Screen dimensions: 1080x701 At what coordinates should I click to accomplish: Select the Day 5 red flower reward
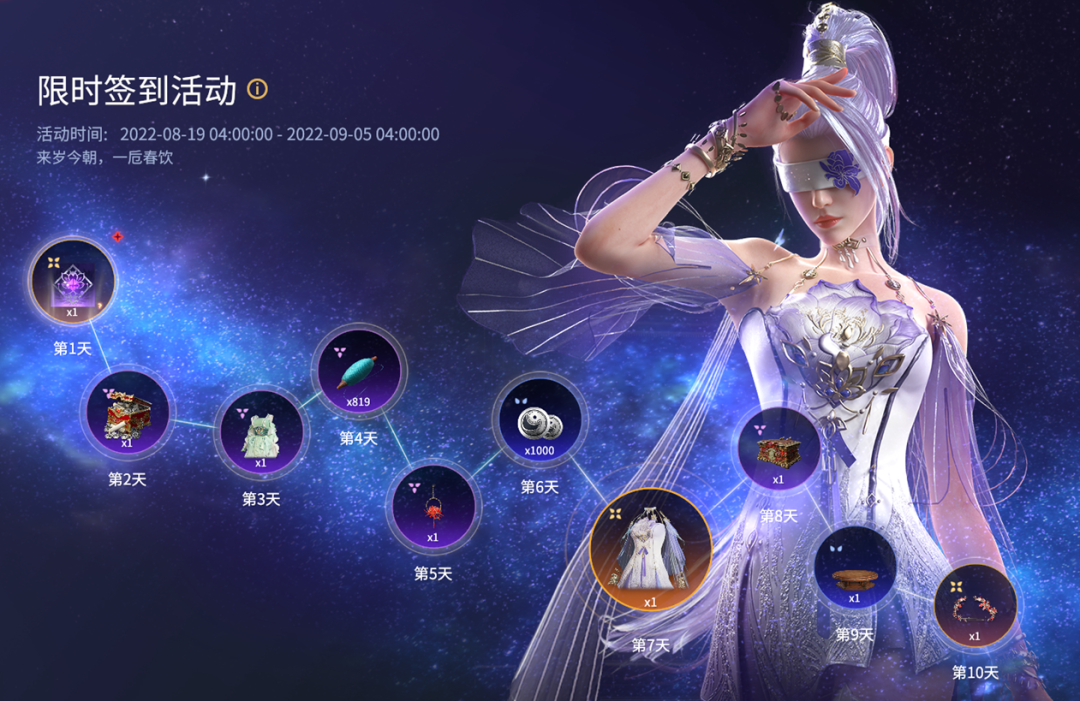click(433, 507)
